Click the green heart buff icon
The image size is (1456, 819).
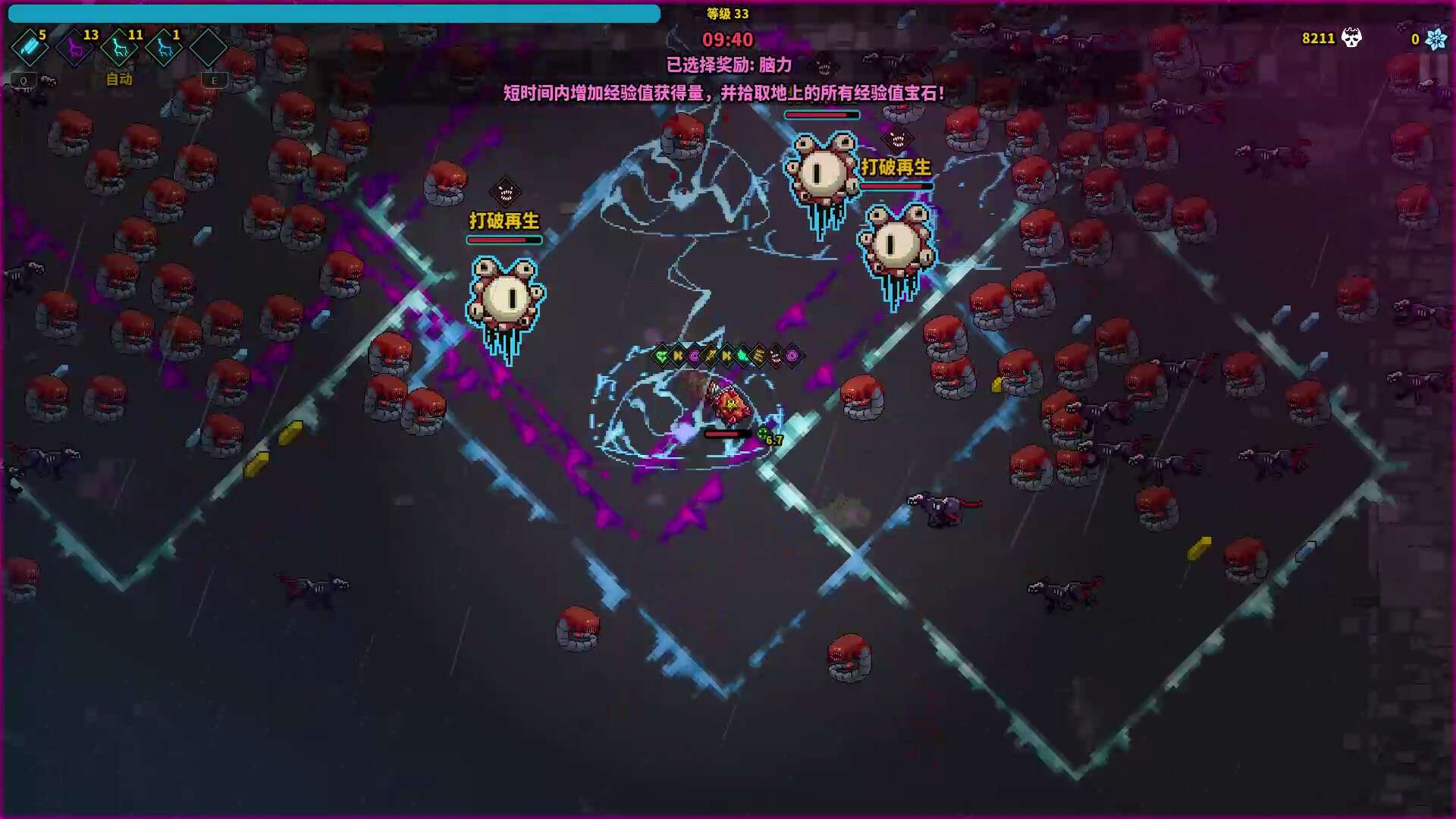(661, 356)
